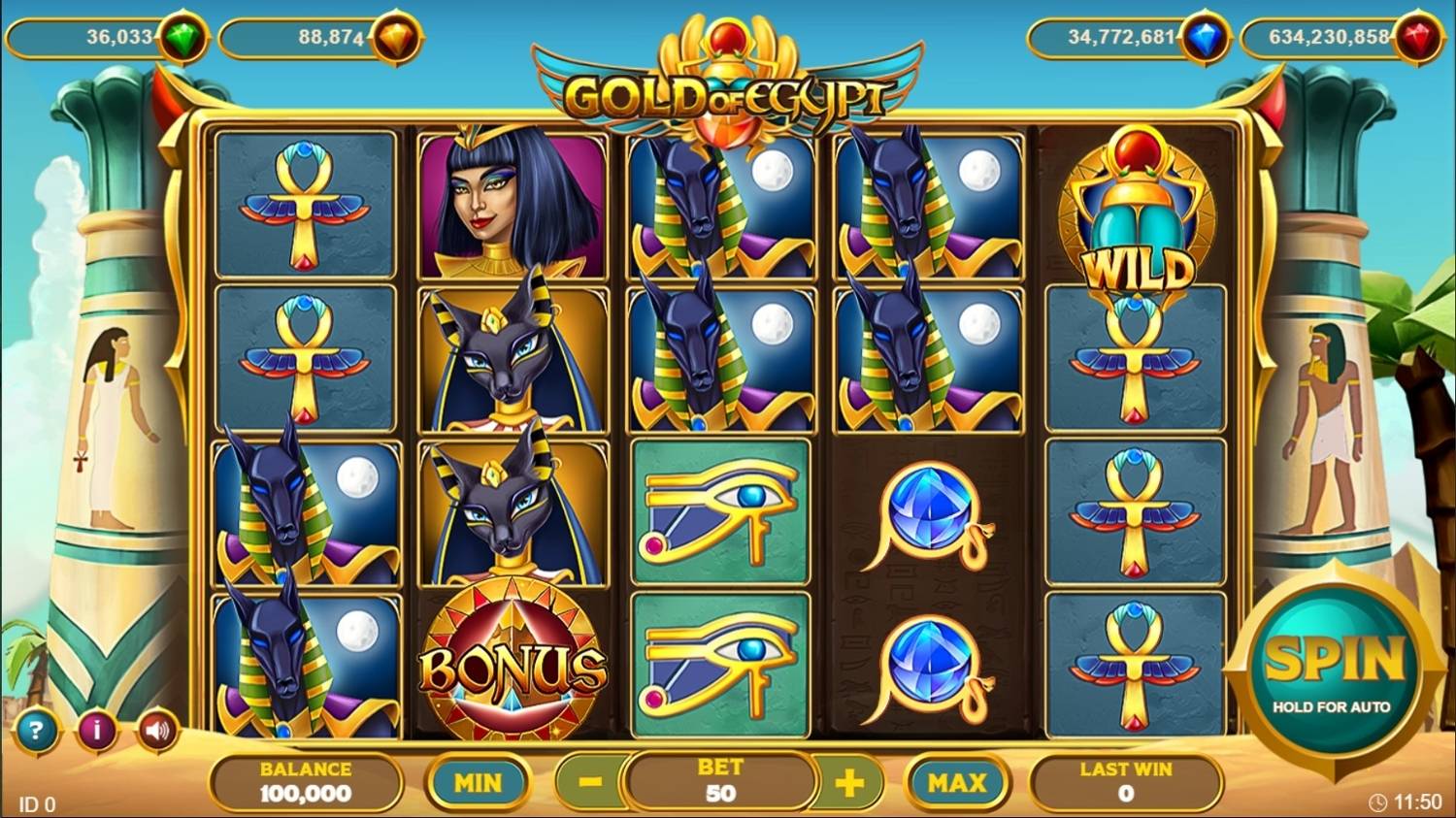
Task: Decrease the bet with the minus button
Action: [588, 783]
